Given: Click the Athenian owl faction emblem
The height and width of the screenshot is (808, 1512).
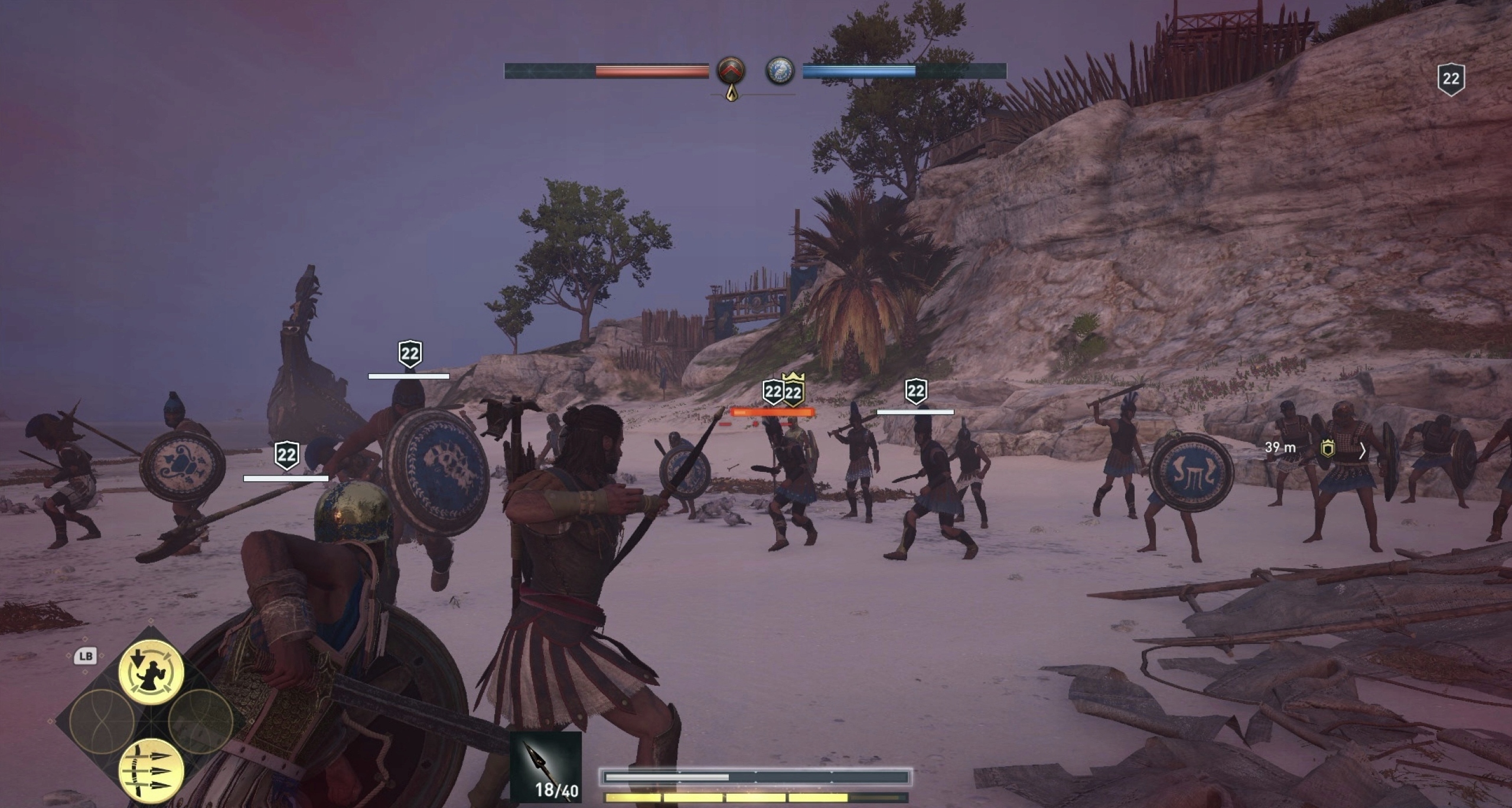Looking at the screenshot, I should [x=781, y=72].
